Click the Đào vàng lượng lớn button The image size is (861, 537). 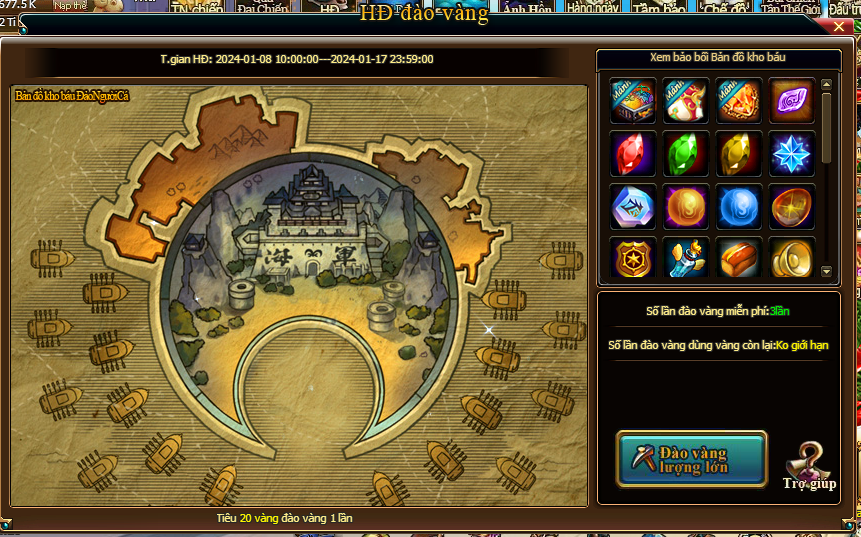point(691,459)
